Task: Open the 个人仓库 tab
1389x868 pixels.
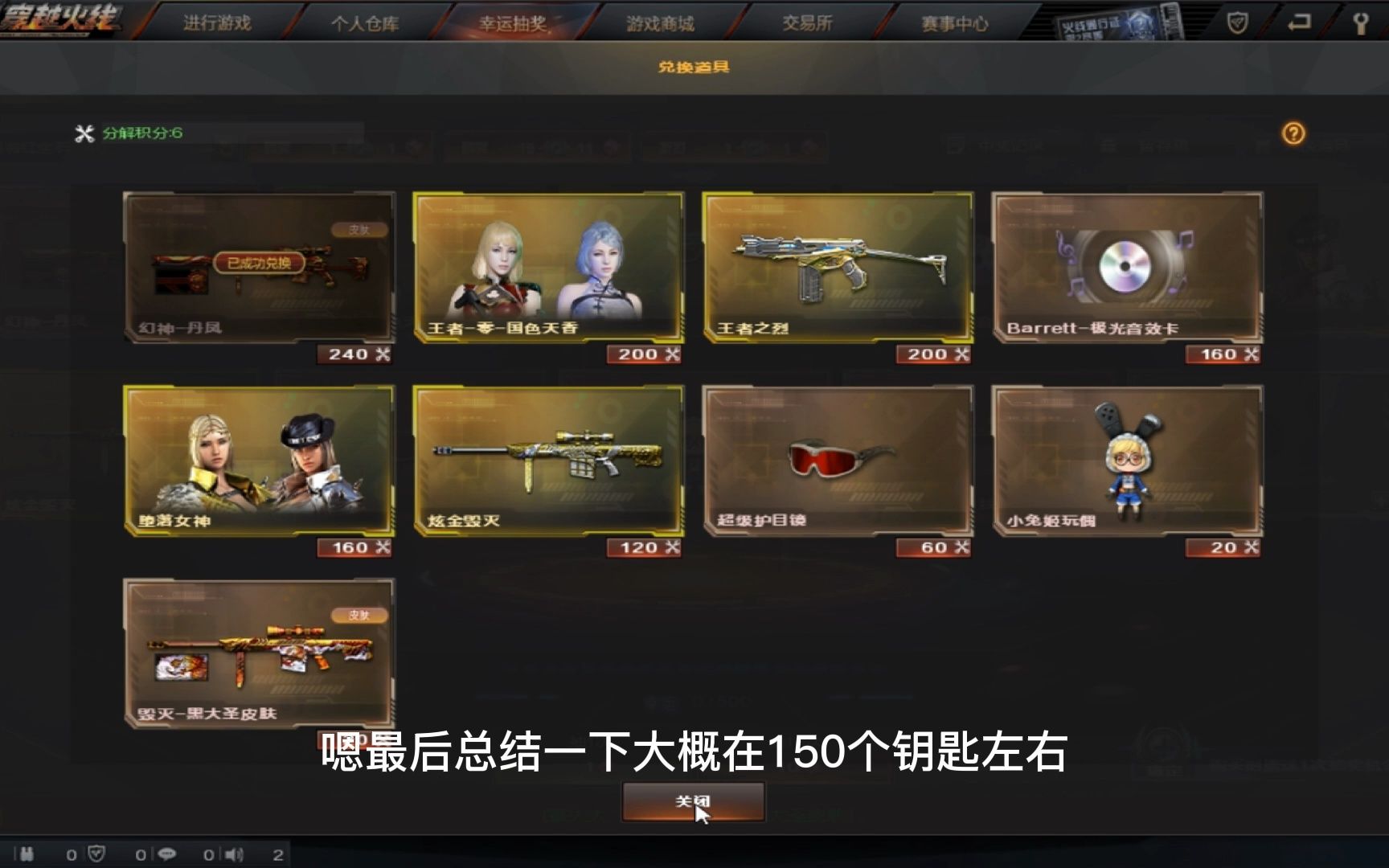Action: click(x=366, y=23)
